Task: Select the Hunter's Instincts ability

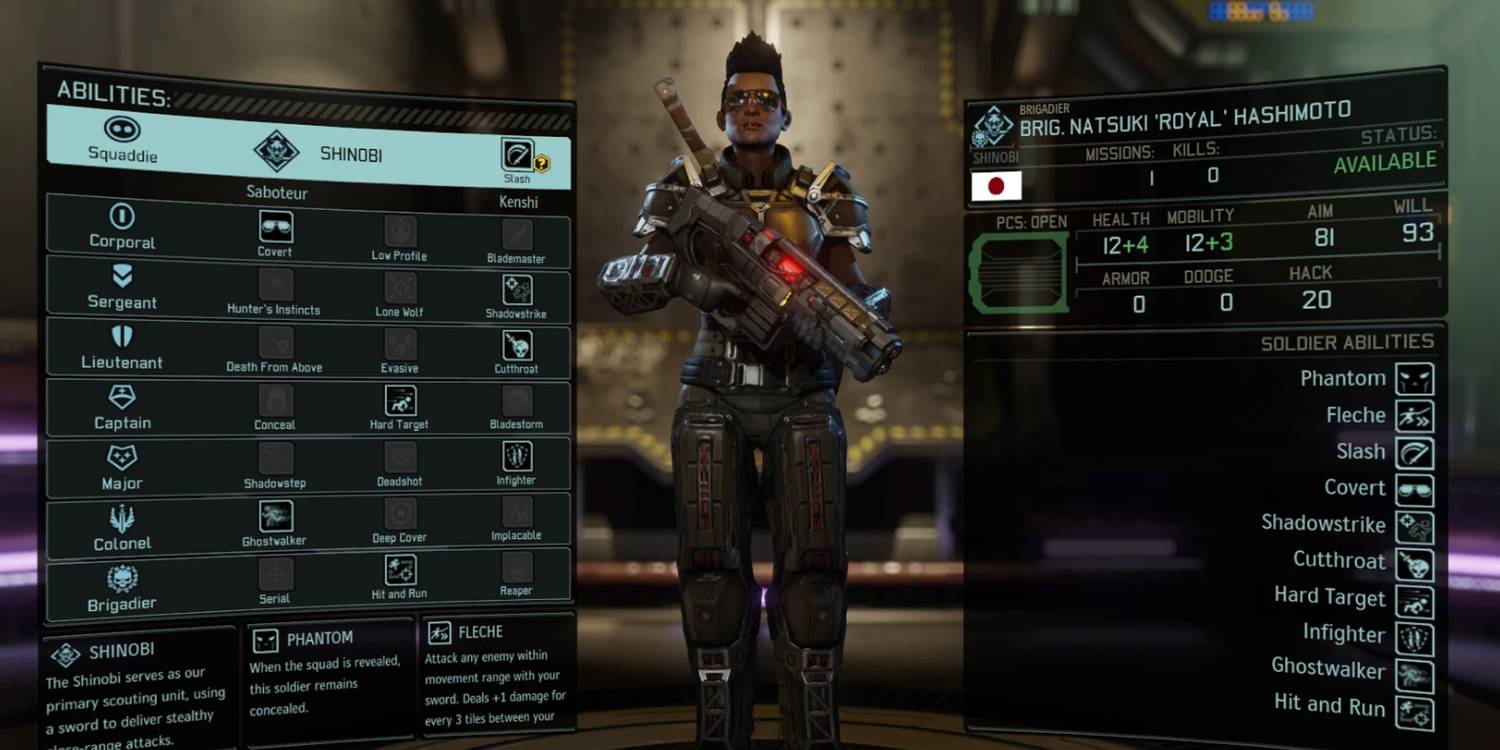Action: (274, 285)
